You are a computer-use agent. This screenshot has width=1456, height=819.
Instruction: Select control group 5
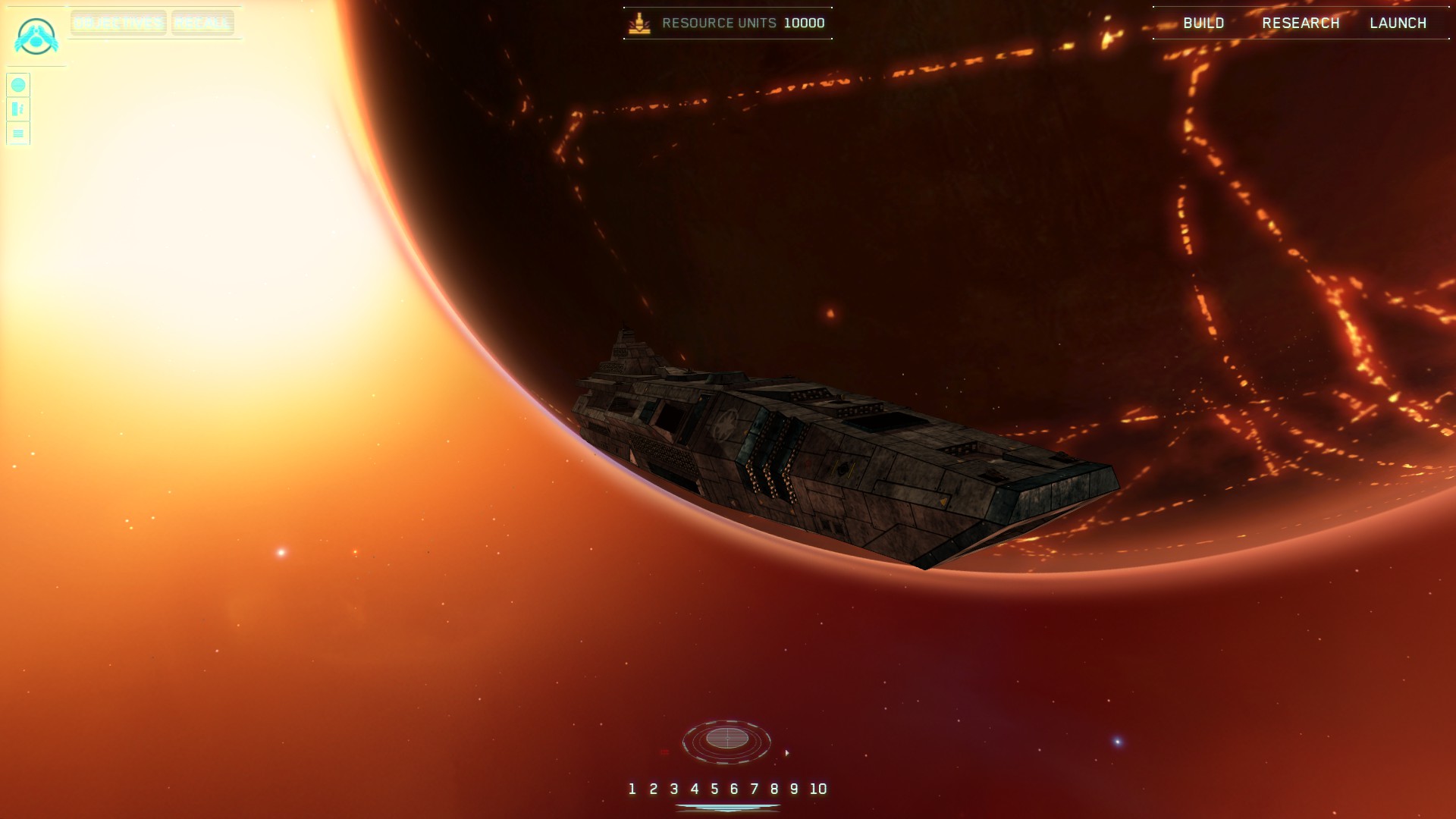[714, 789]
